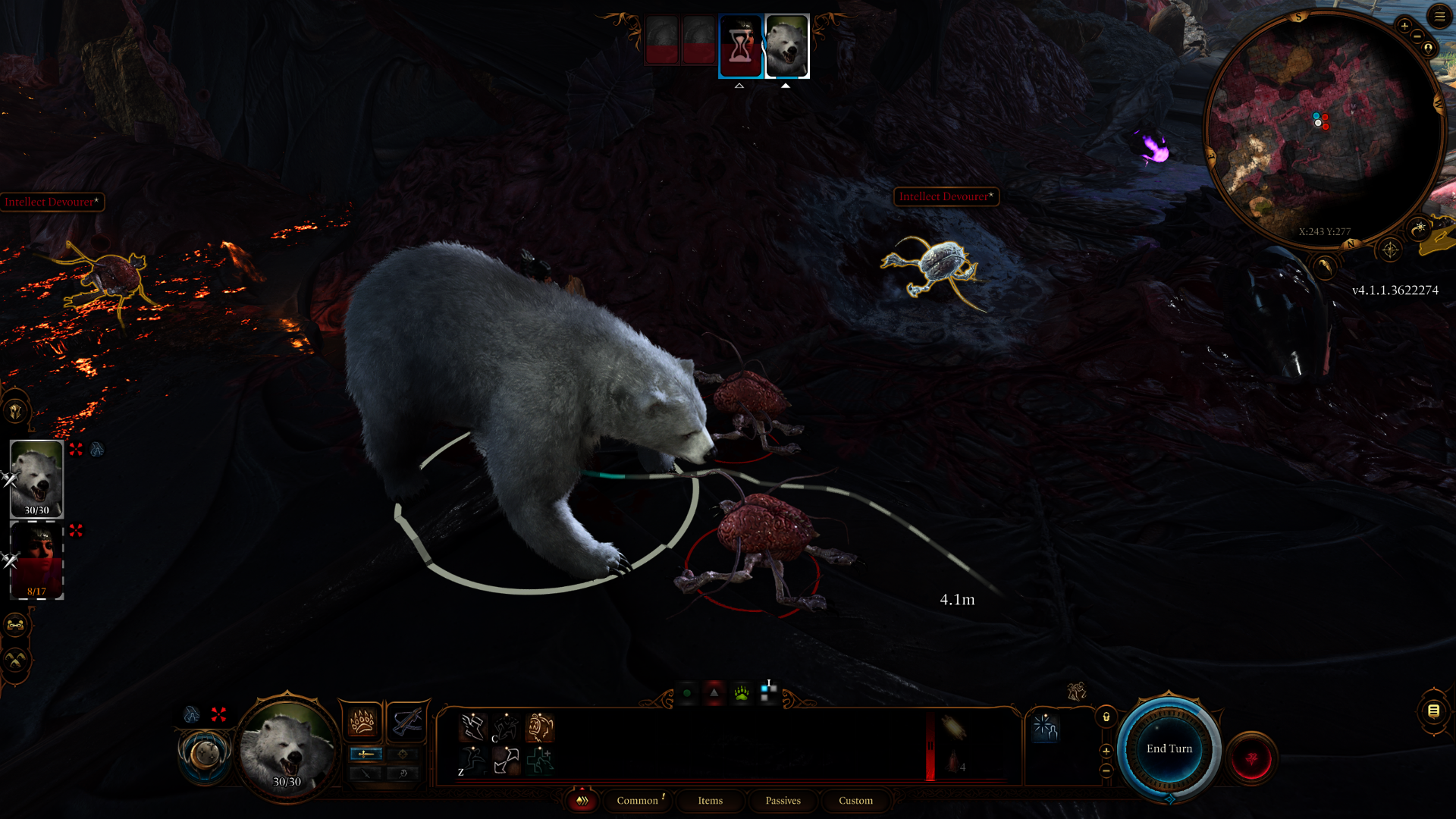Select the red-haired companion party portrait
This screenshot has width=1456, height=819.
36,561
